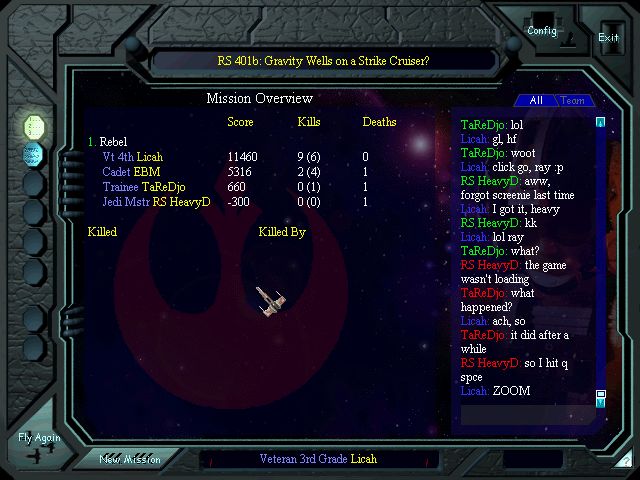Select player TaReDjo in the score list

click(164, 187)
